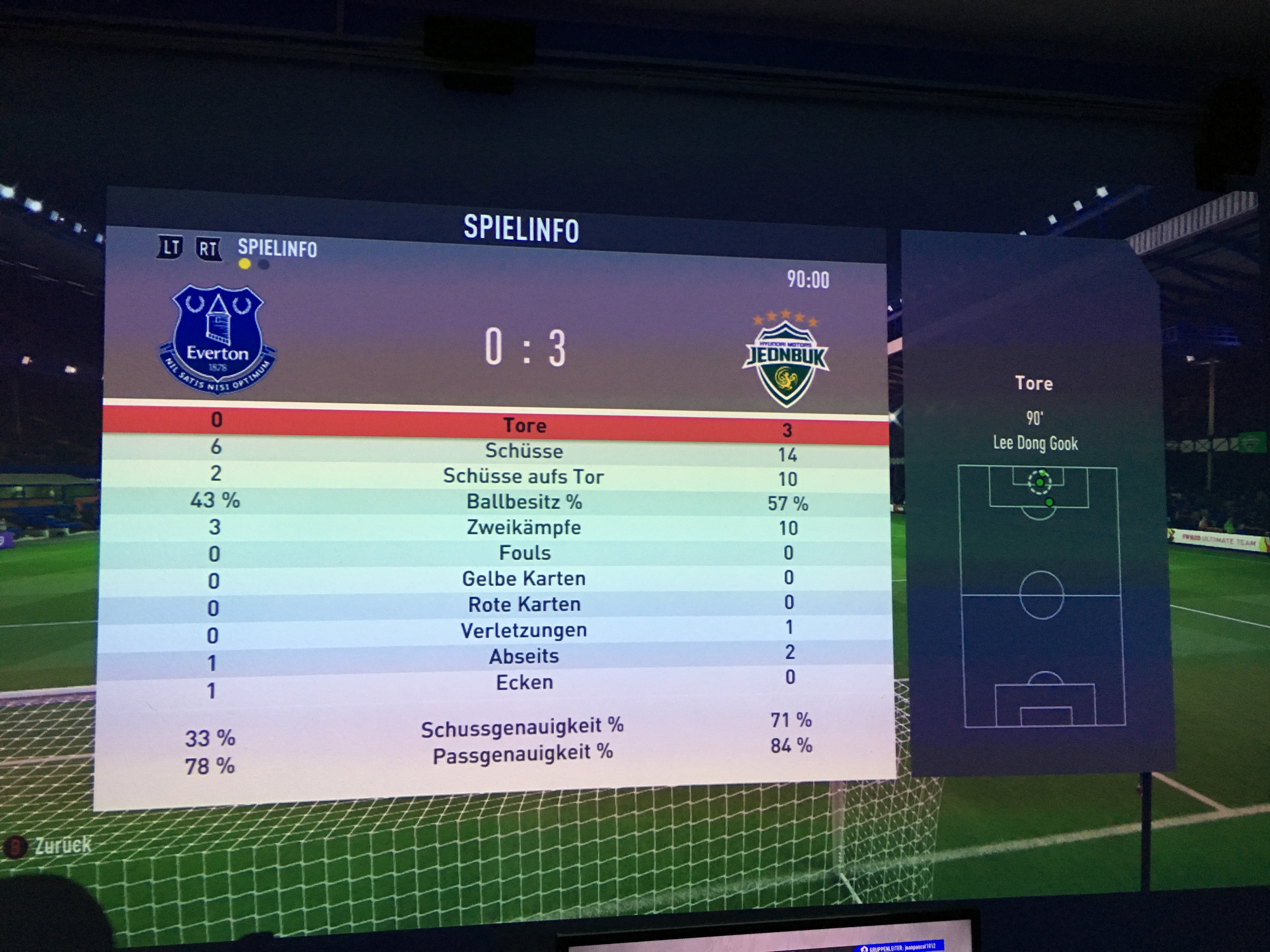Select the SPIELINFO tab label
Screen dimensions: 1270x952
click(277, 248)
